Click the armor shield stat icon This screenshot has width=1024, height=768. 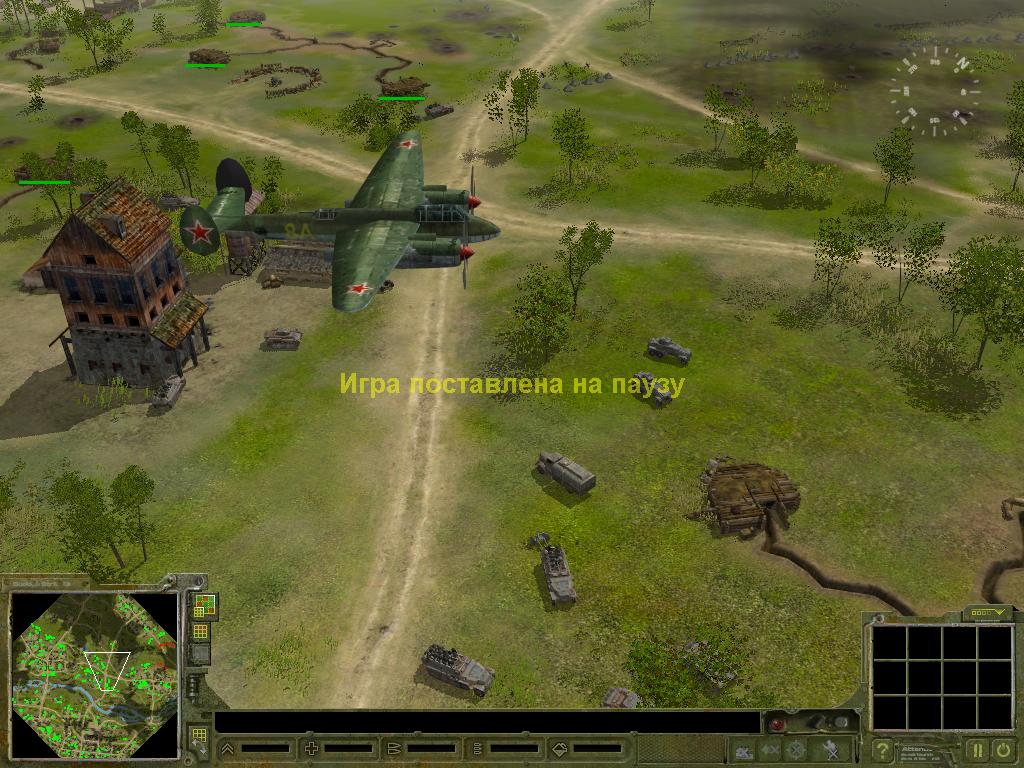(x=559, y=748)
